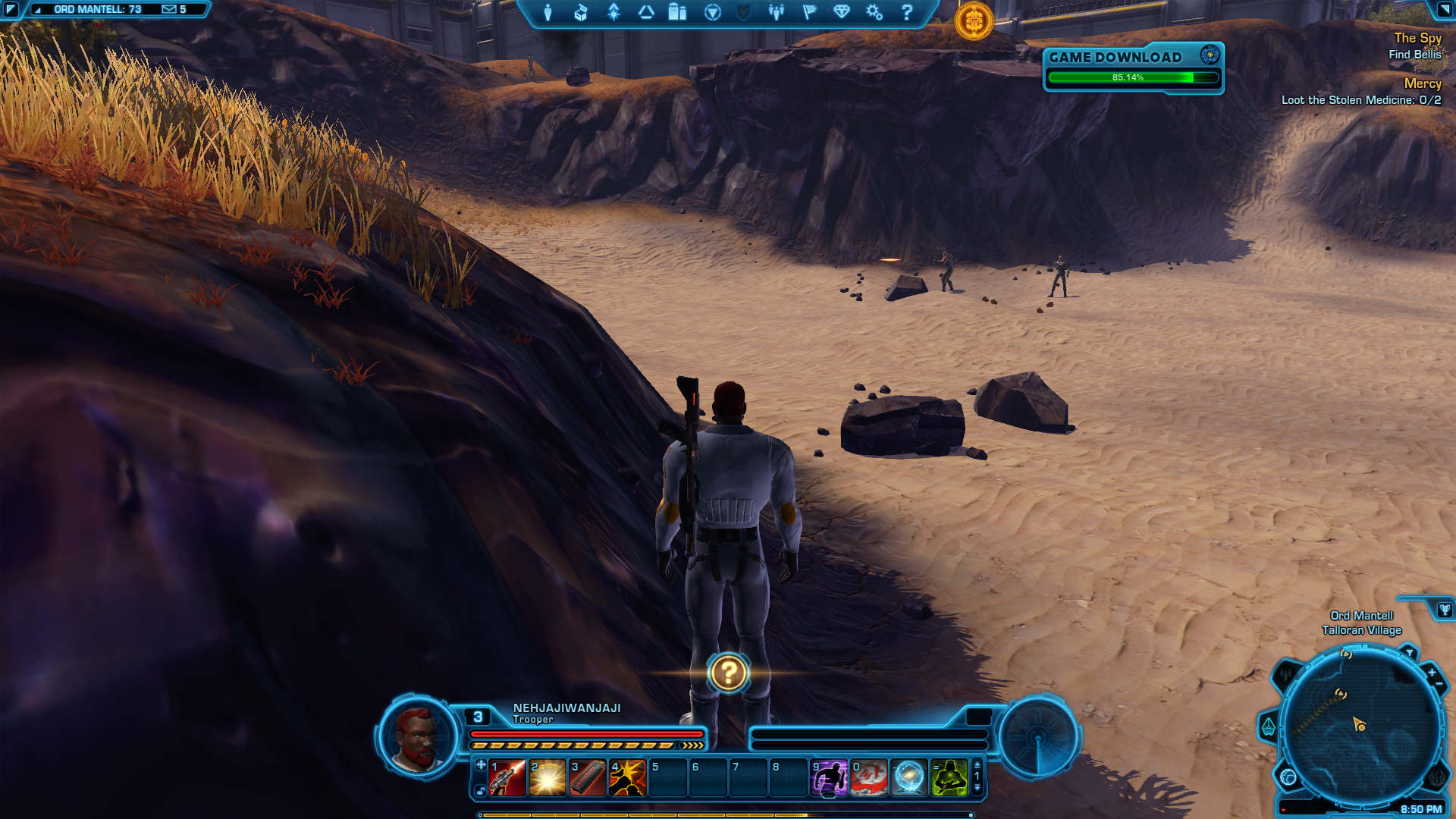
Task: Open the world map globe button
Action: pyautogui.click(x=1288, y=777)
